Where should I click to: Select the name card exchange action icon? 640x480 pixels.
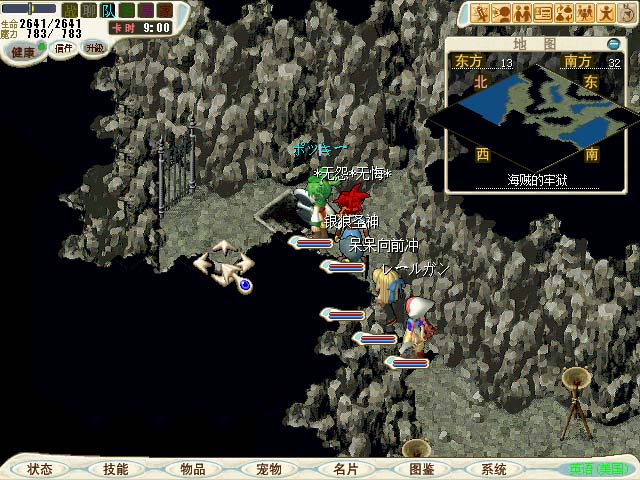point(543,13)
